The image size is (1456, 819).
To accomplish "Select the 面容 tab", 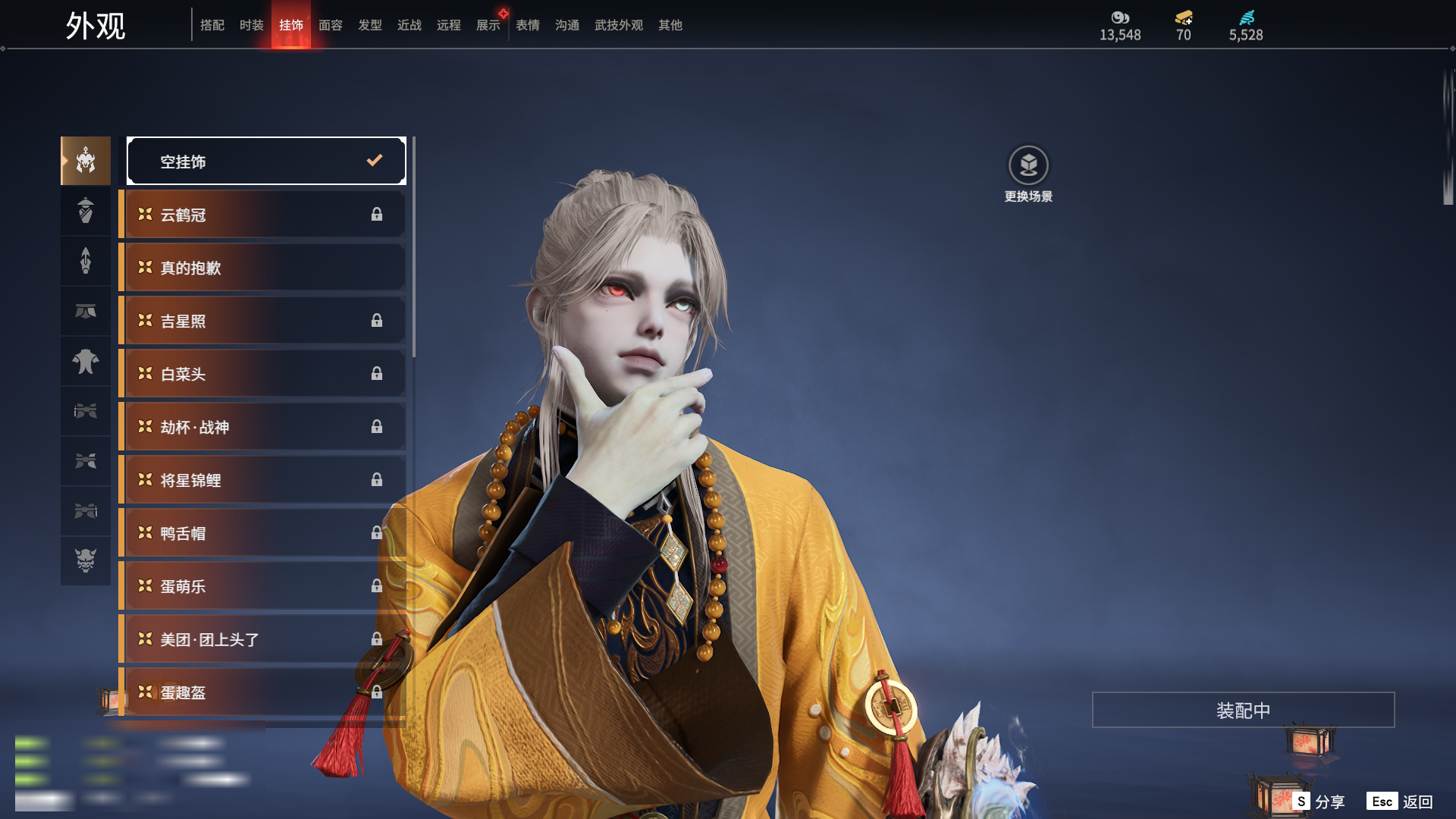I will [331, 25].
